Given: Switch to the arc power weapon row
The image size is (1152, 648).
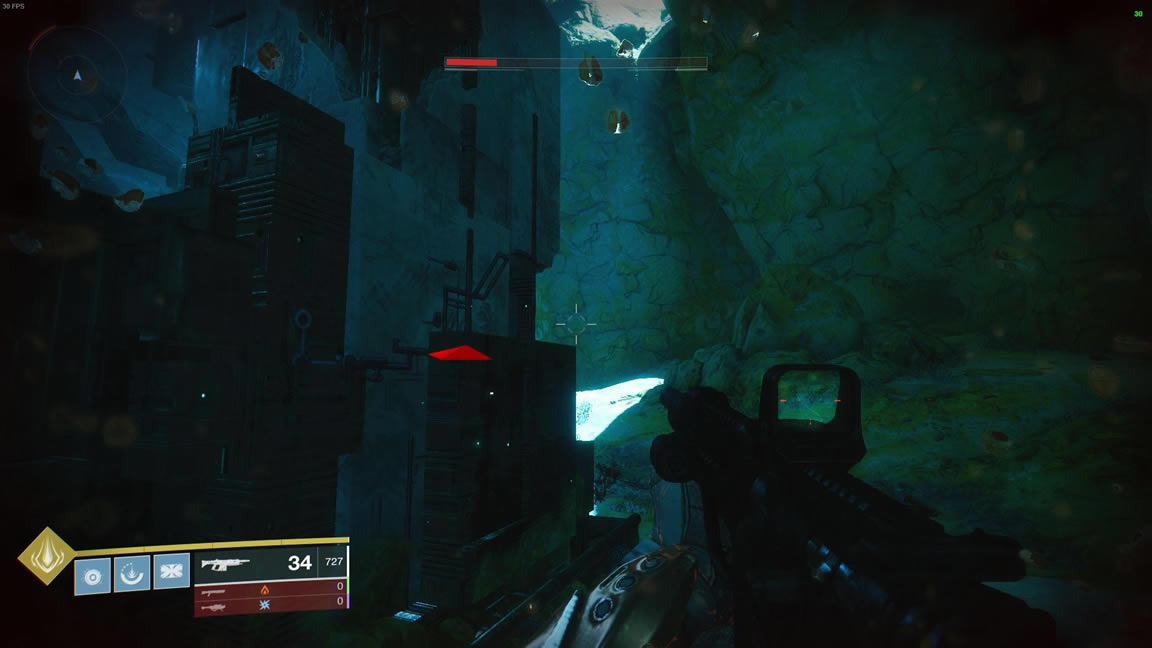Looking at the screenshot, I should pyautogui.click(x=270, y=603).
